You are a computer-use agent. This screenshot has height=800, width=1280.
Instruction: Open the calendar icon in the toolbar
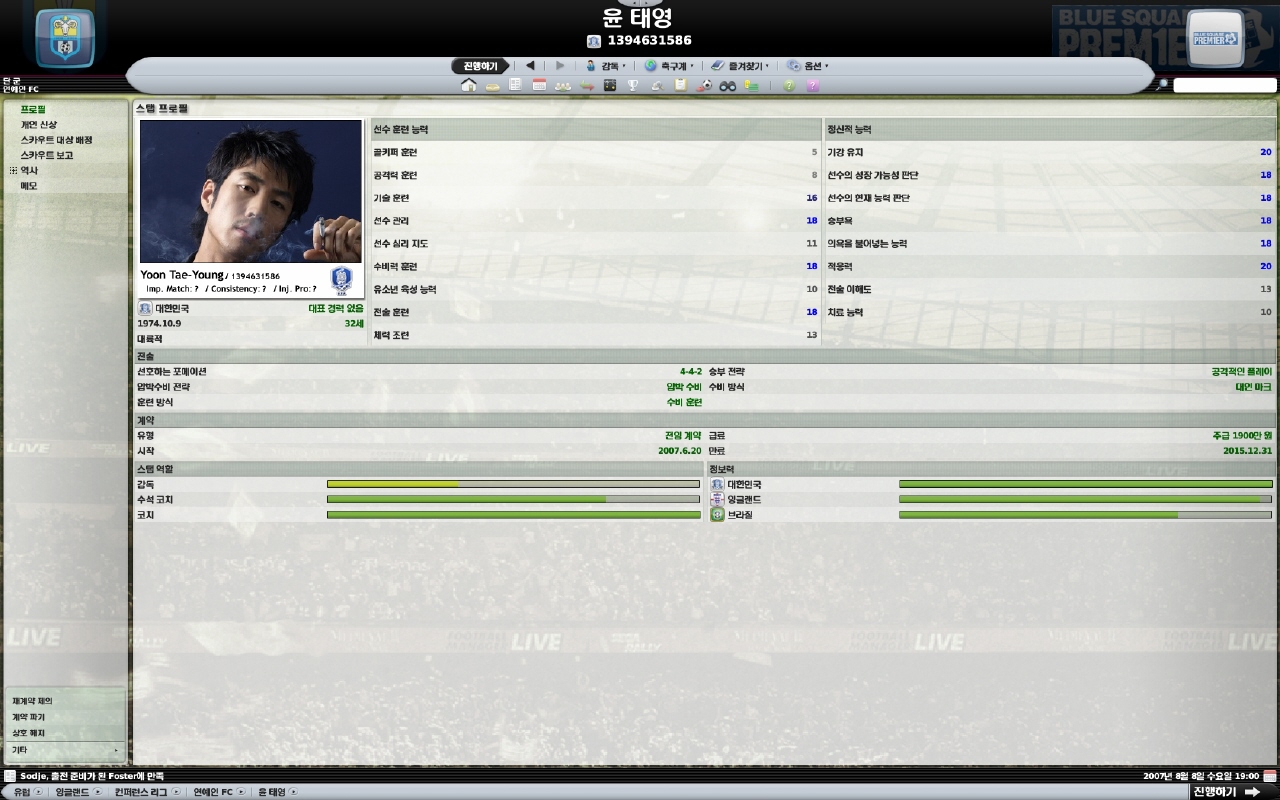[x=539, y=86]
